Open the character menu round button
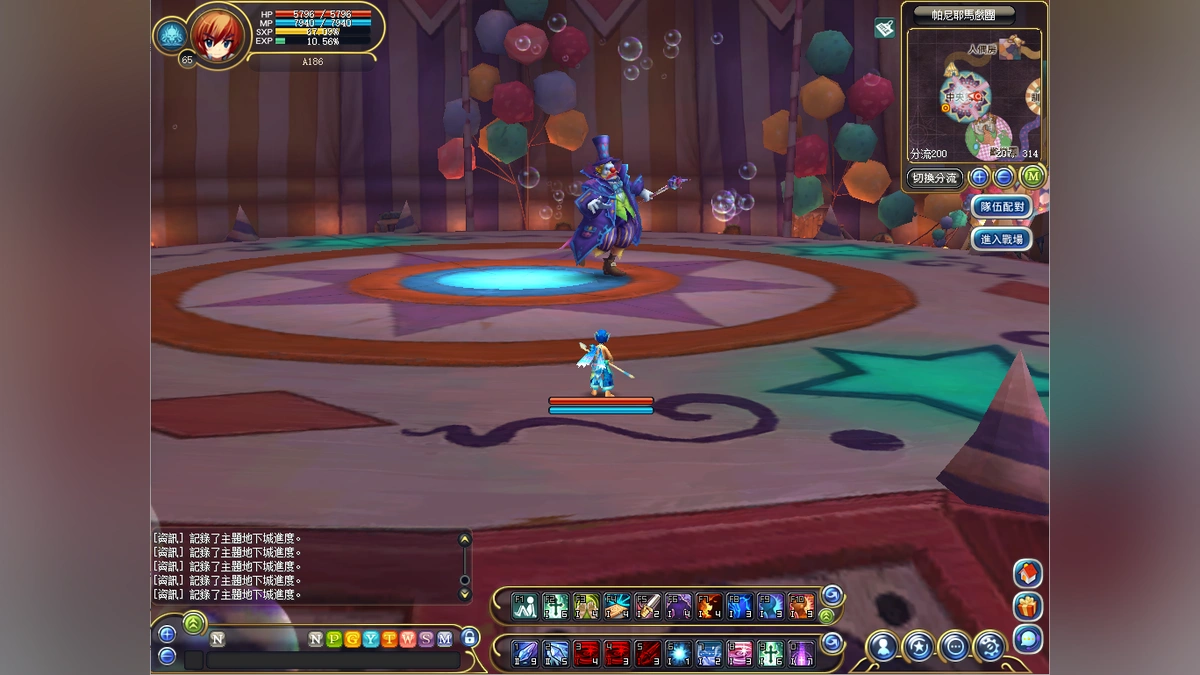The image size is (1200, 675). [x=883, y=646]
